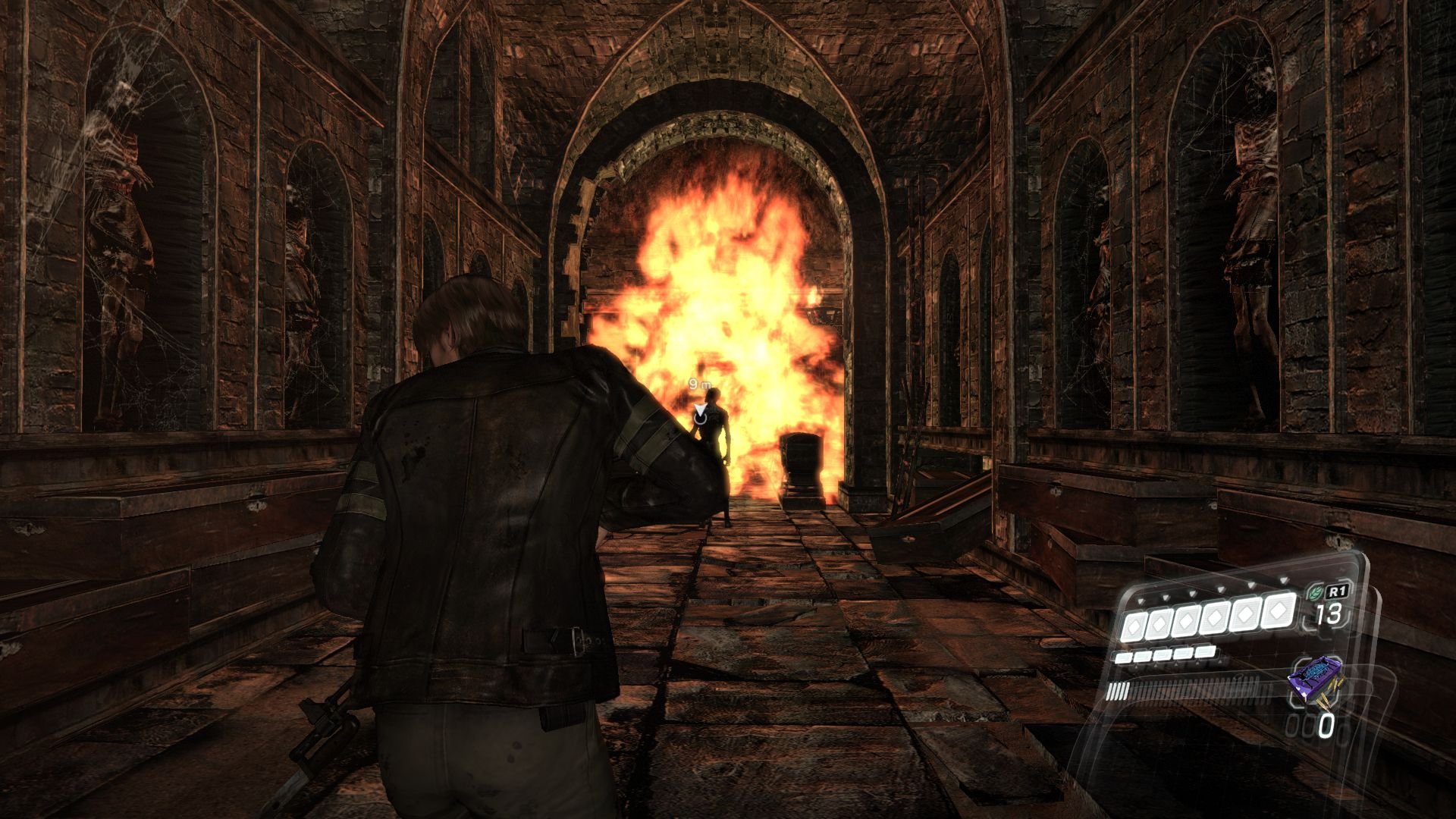This screenshot has width=1456, height=819.
Task: Toggle the fifth small stamina segment
Action: pyautogui.click(x=1206, y=651)
